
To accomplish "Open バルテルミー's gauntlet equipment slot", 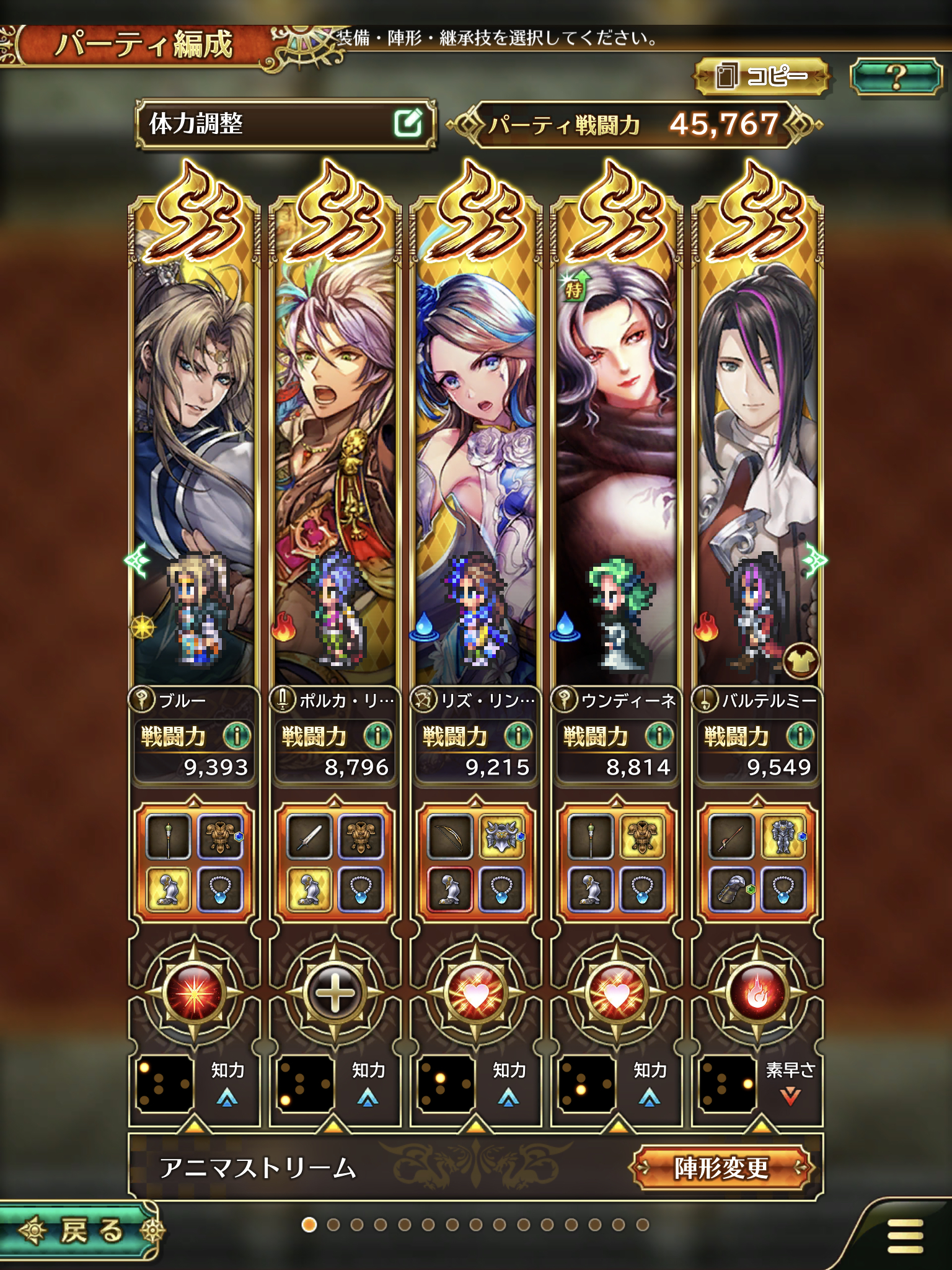I will coord(731,888).
